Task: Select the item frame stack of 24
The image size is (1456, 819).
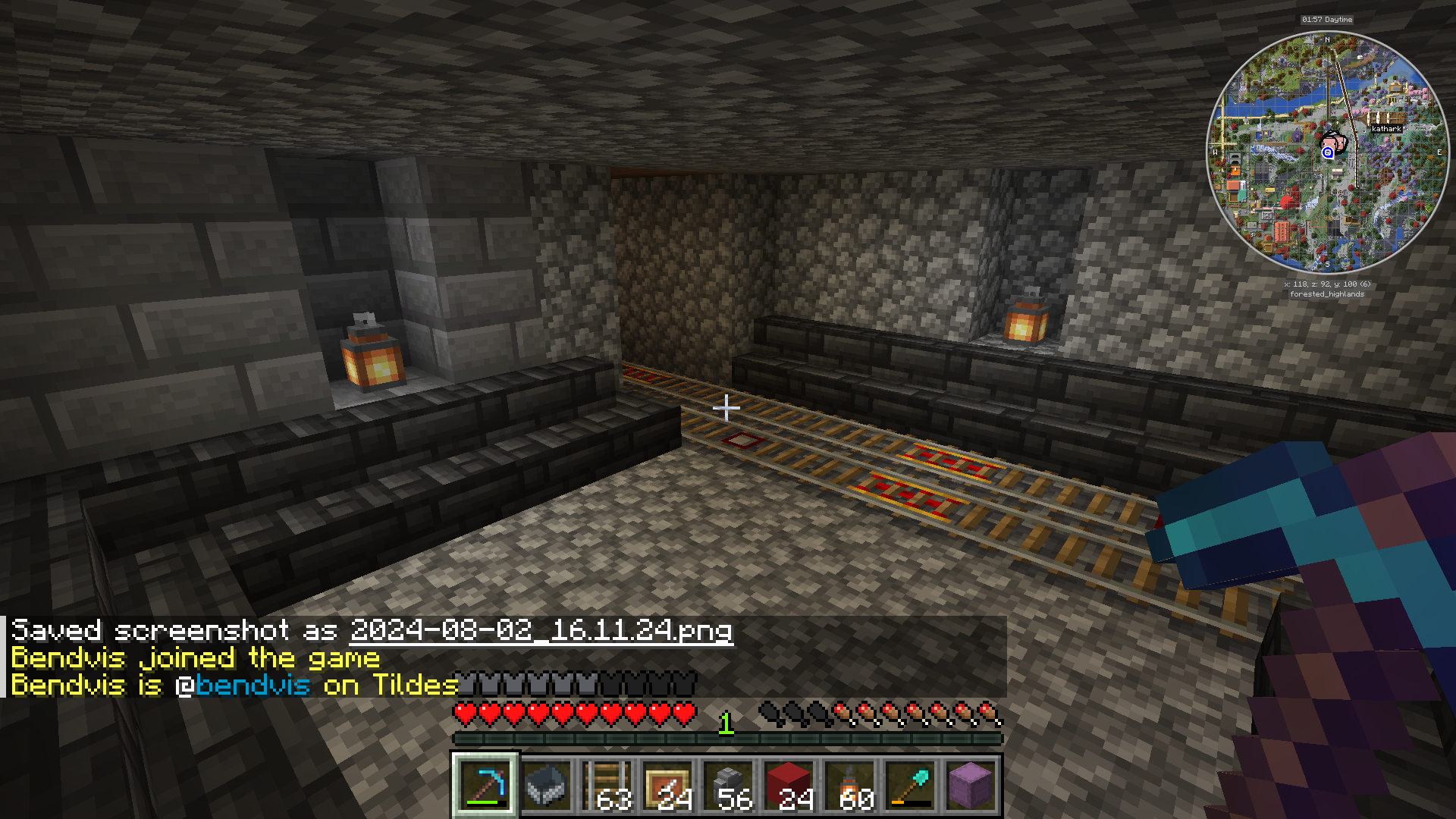Action: tap(667, 785)
